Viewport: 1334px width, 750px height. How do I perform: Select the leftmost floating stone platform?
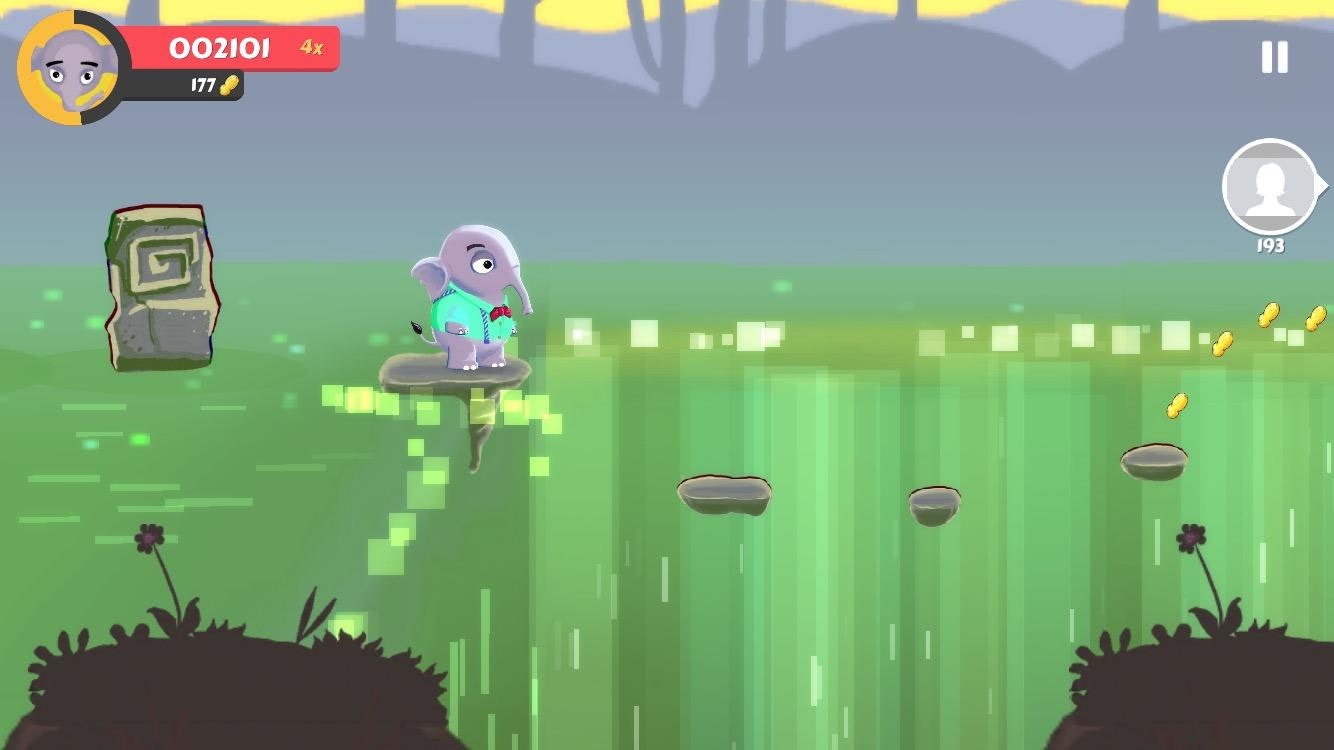click(x=724, y=495)
